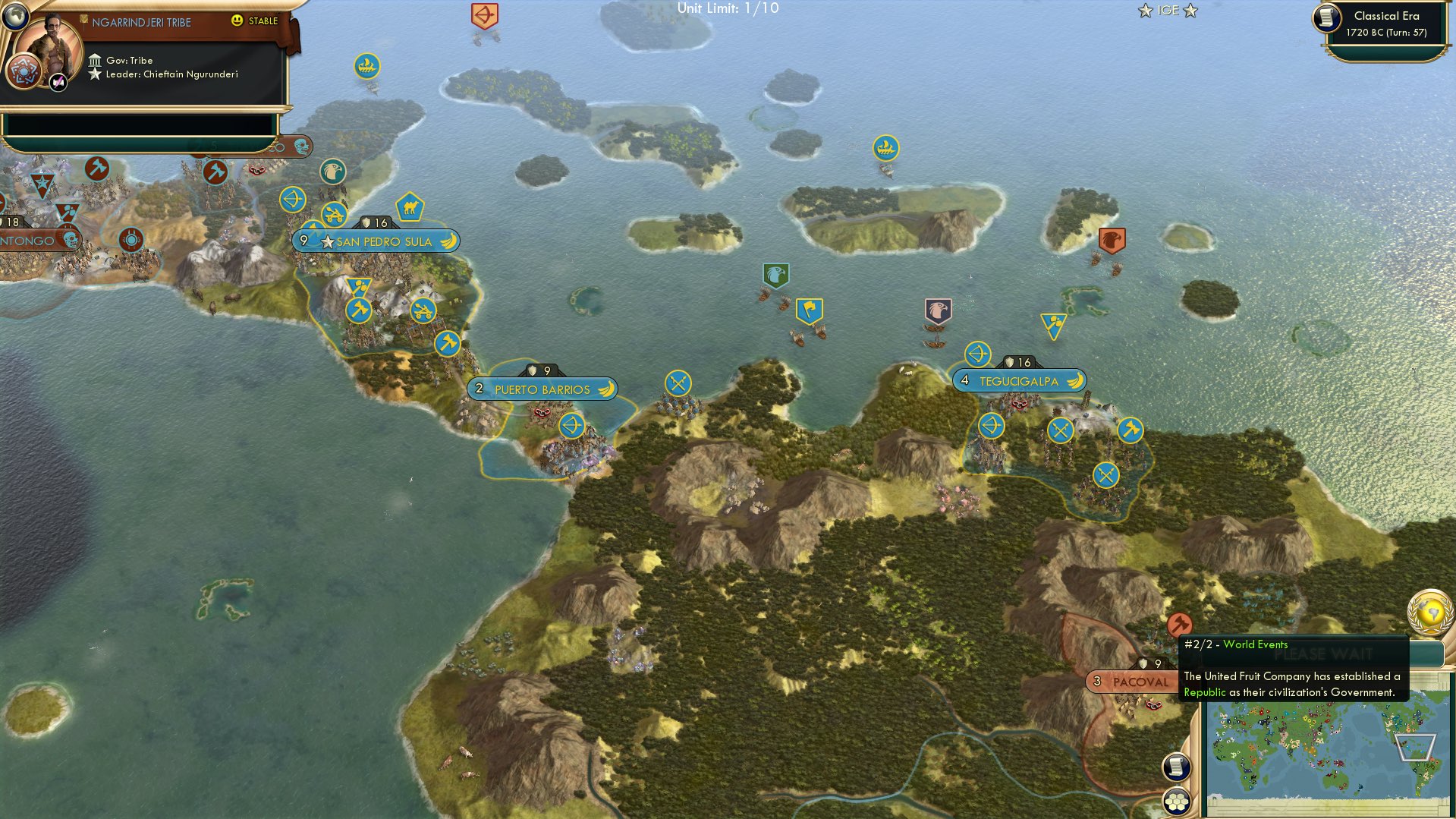
Task: Click the STABLE smiley stability indicator
Action: pos(238,21)
